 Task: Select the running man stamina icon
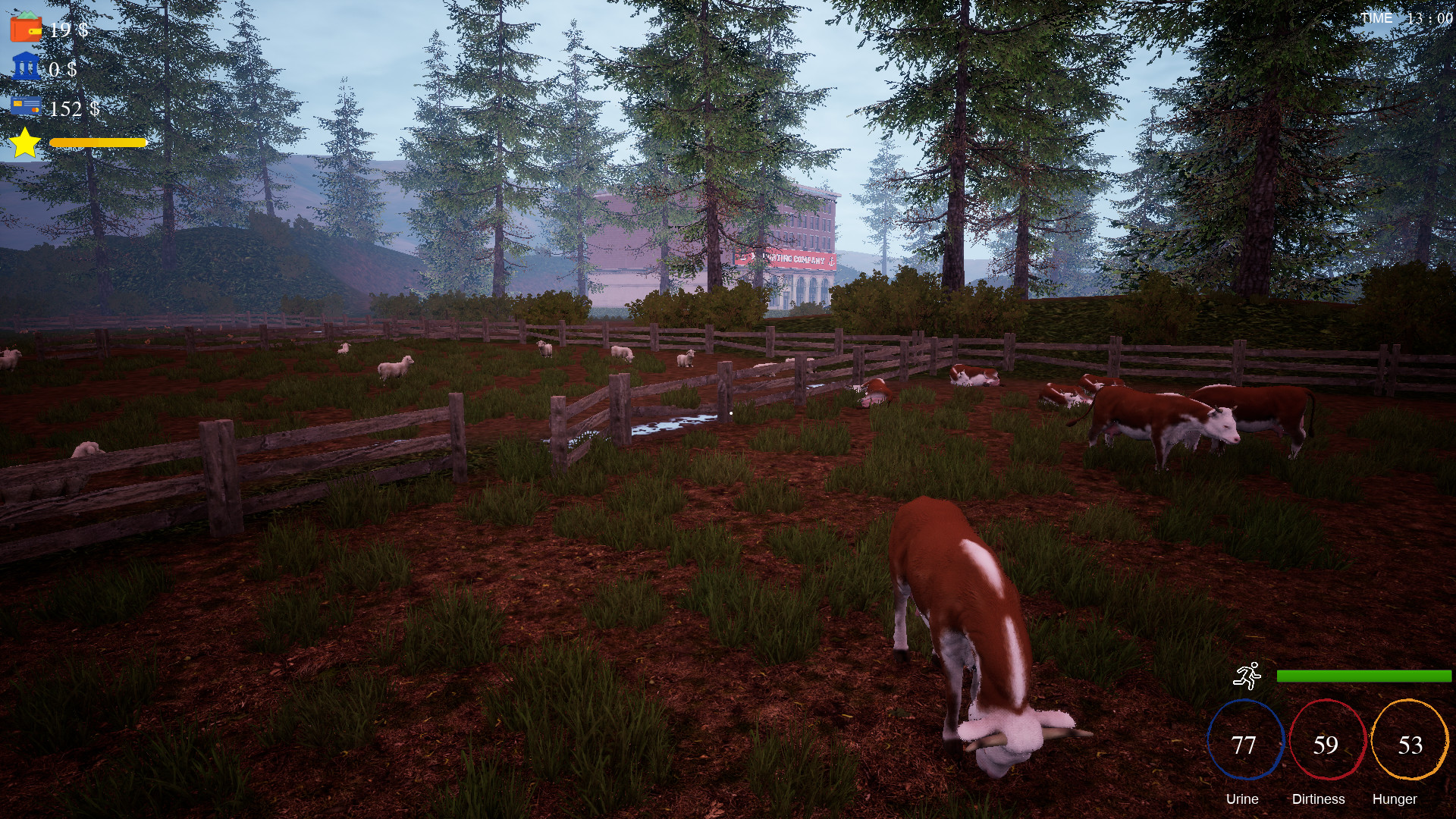[1247, 675]
